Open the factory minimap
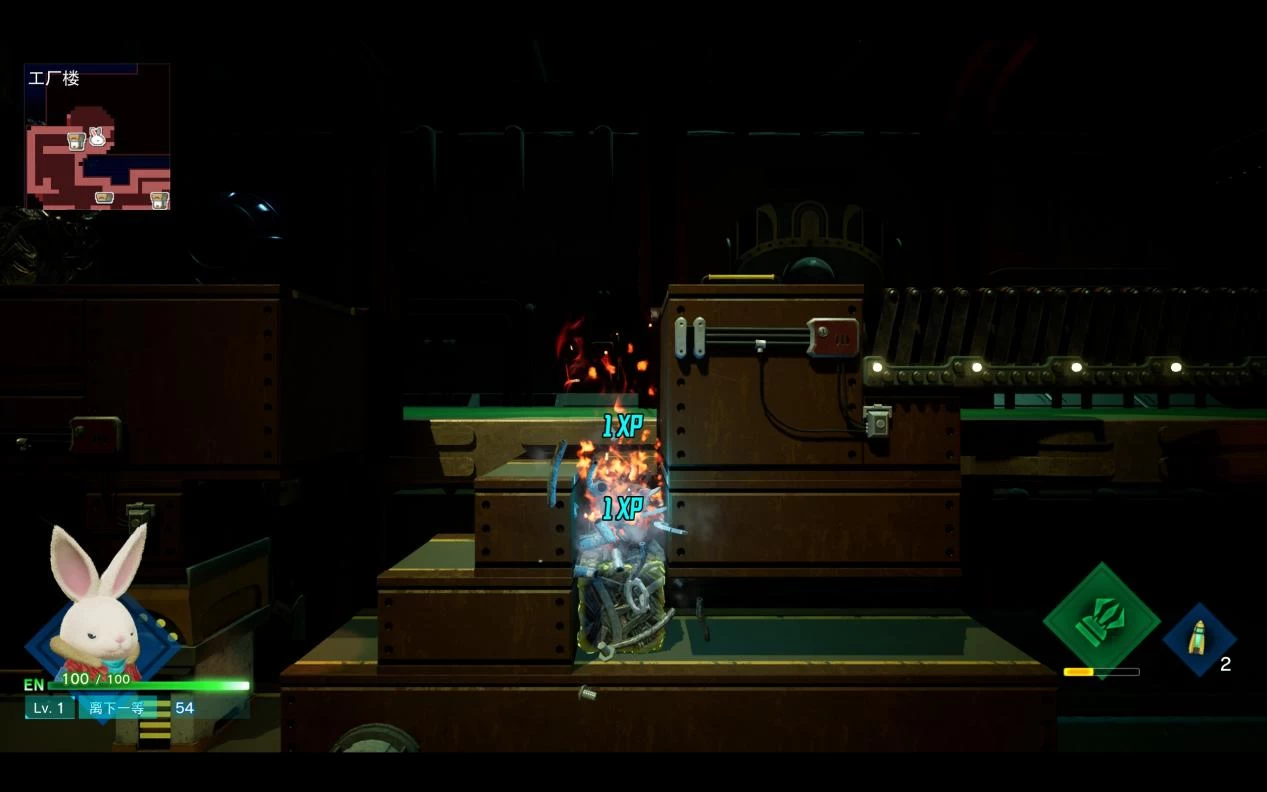The height and width of the screenshot is (792, 1267). [97, 137]
